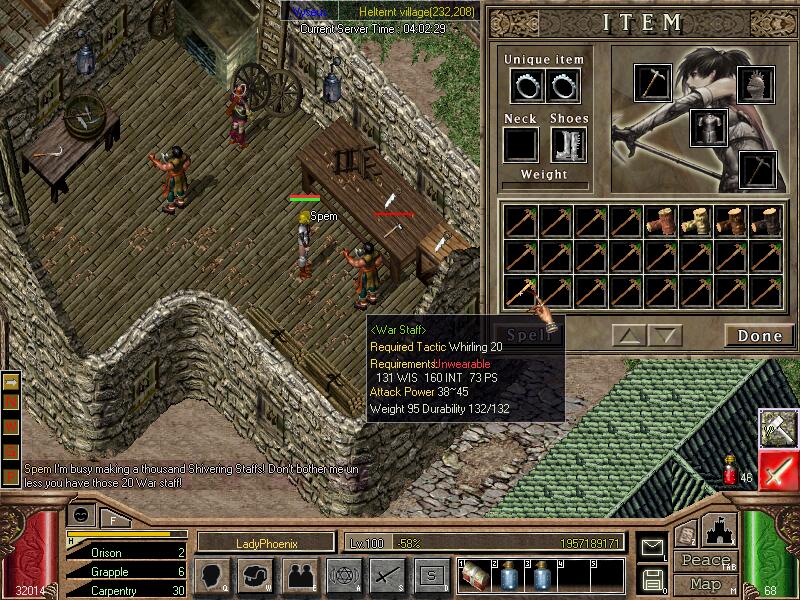
Task: Open the two-person party button
Action: [x=299, y=575]
